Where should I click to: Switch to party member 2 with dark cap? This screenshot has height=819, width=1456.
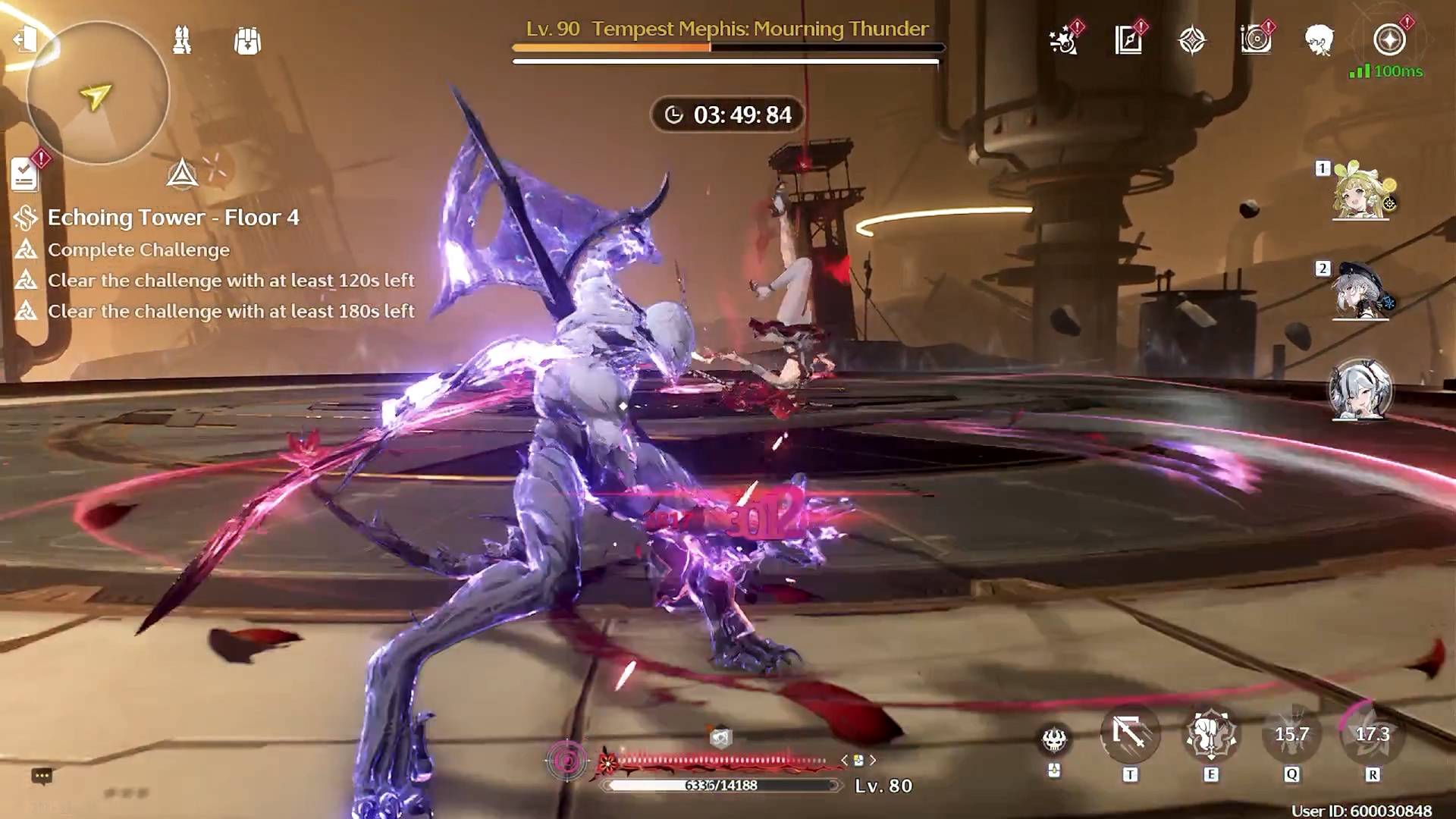point(1360,291)
